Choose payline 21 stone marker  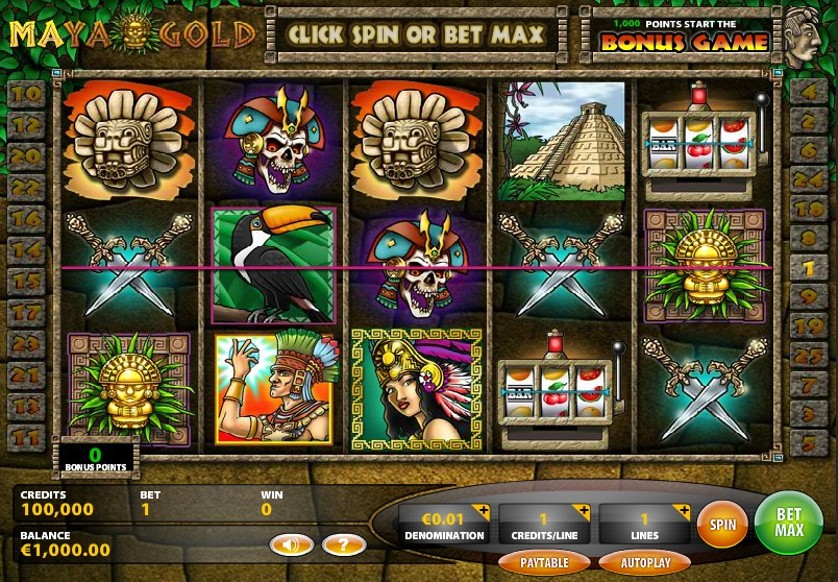click(27, 373)
